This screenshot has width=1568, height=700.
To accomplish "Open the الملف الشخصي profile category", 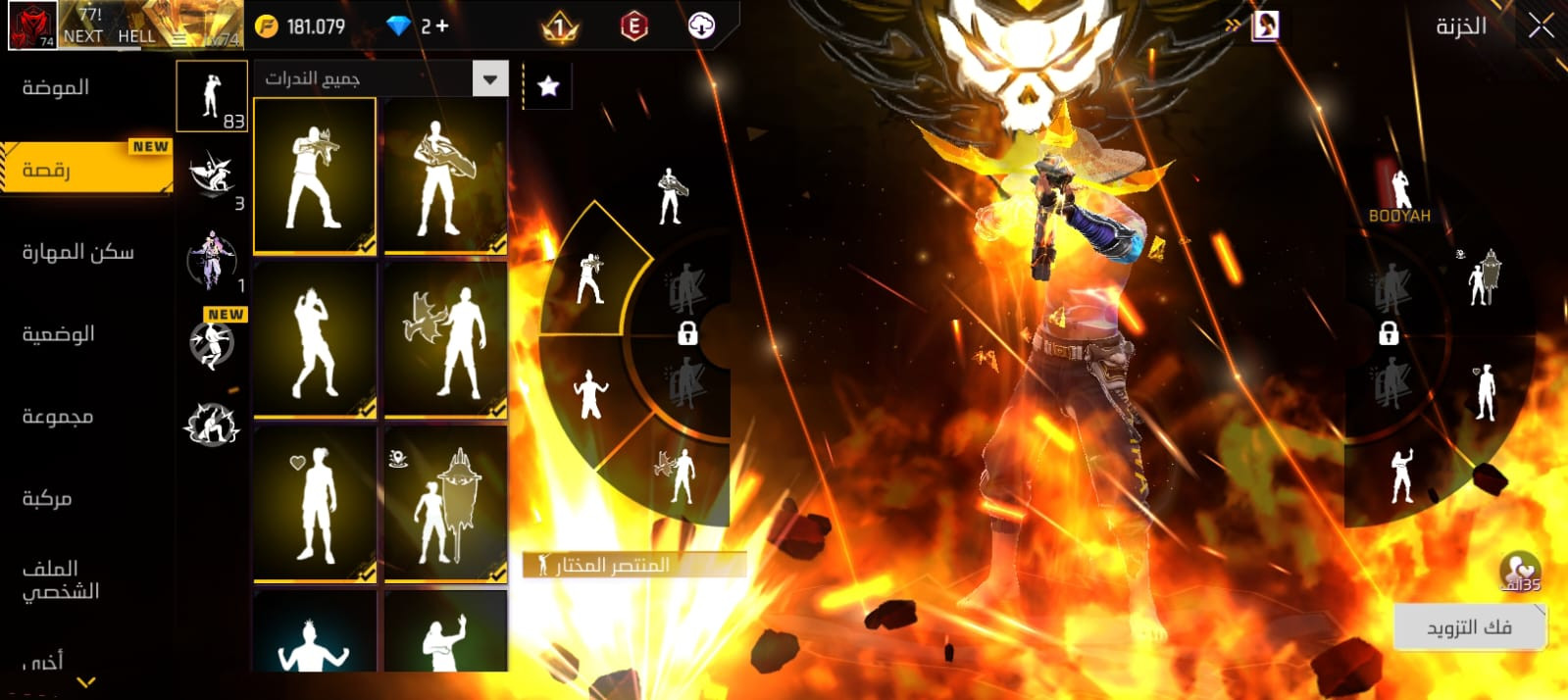I will point(61,579).
